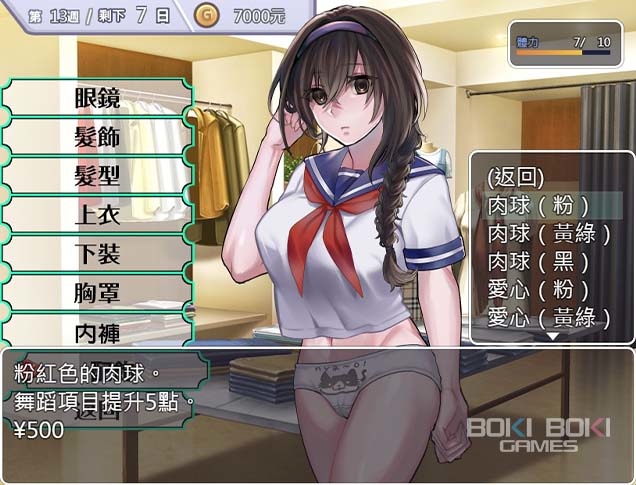Choose 肉球（黃綠） item
The width and height of the screenshot is (636, 485).
pyautogui.click(x=551, y=233)
